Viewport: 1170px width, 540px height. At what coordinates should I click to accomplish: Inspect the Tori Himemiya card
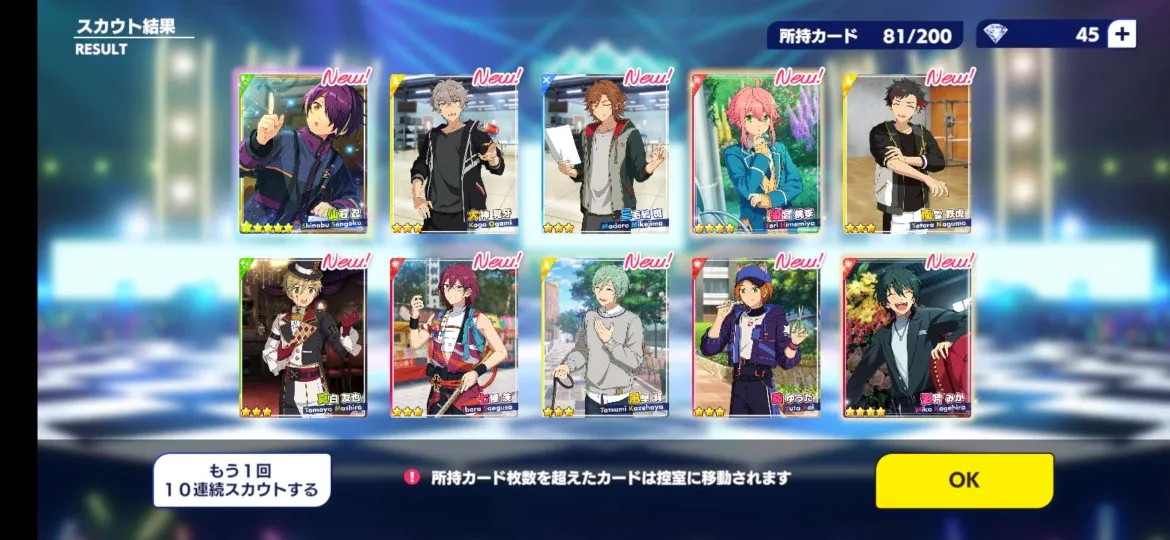757,154
